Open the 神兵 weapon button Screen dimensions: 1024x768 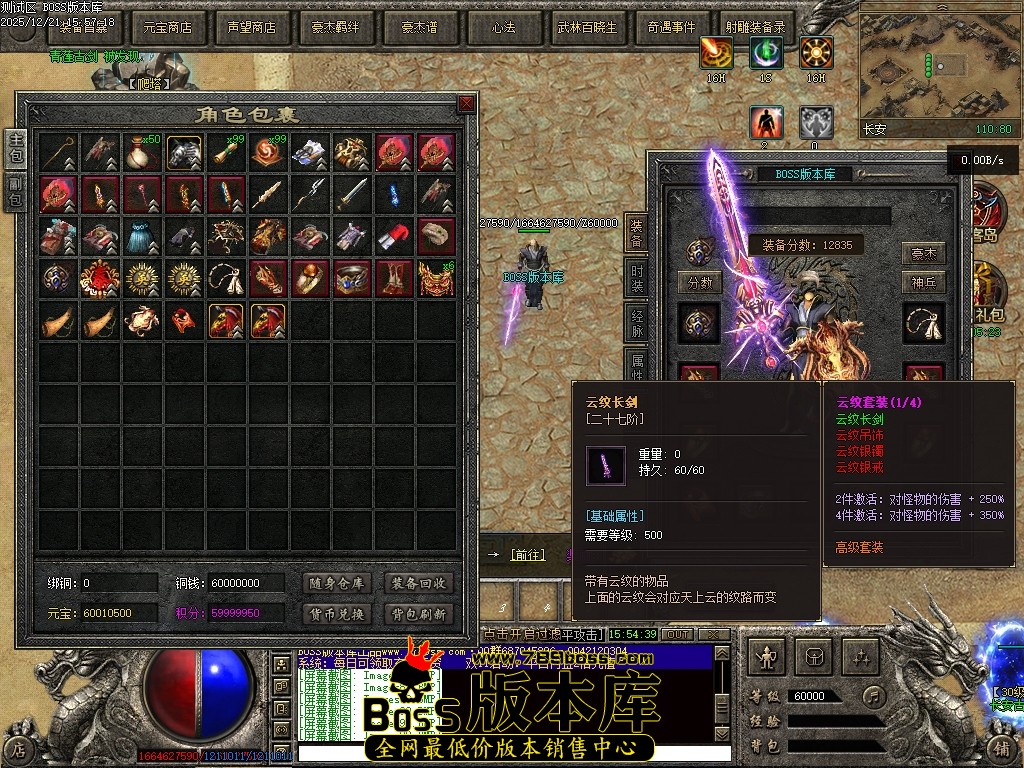(x=923, y=283)
